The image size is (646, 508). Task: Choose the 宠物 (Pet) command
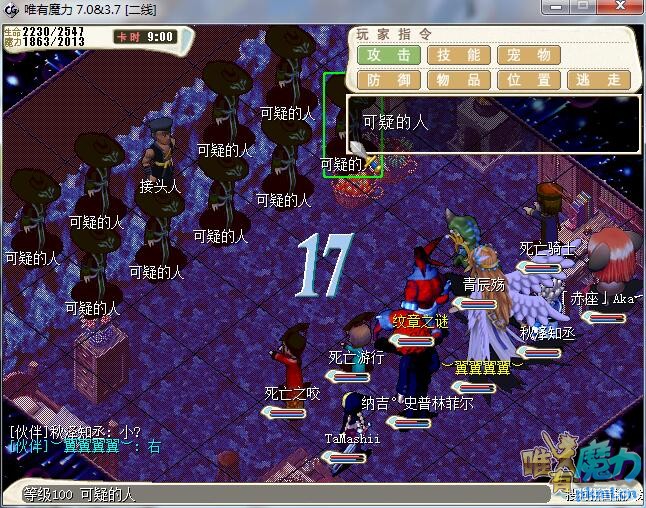529,55
